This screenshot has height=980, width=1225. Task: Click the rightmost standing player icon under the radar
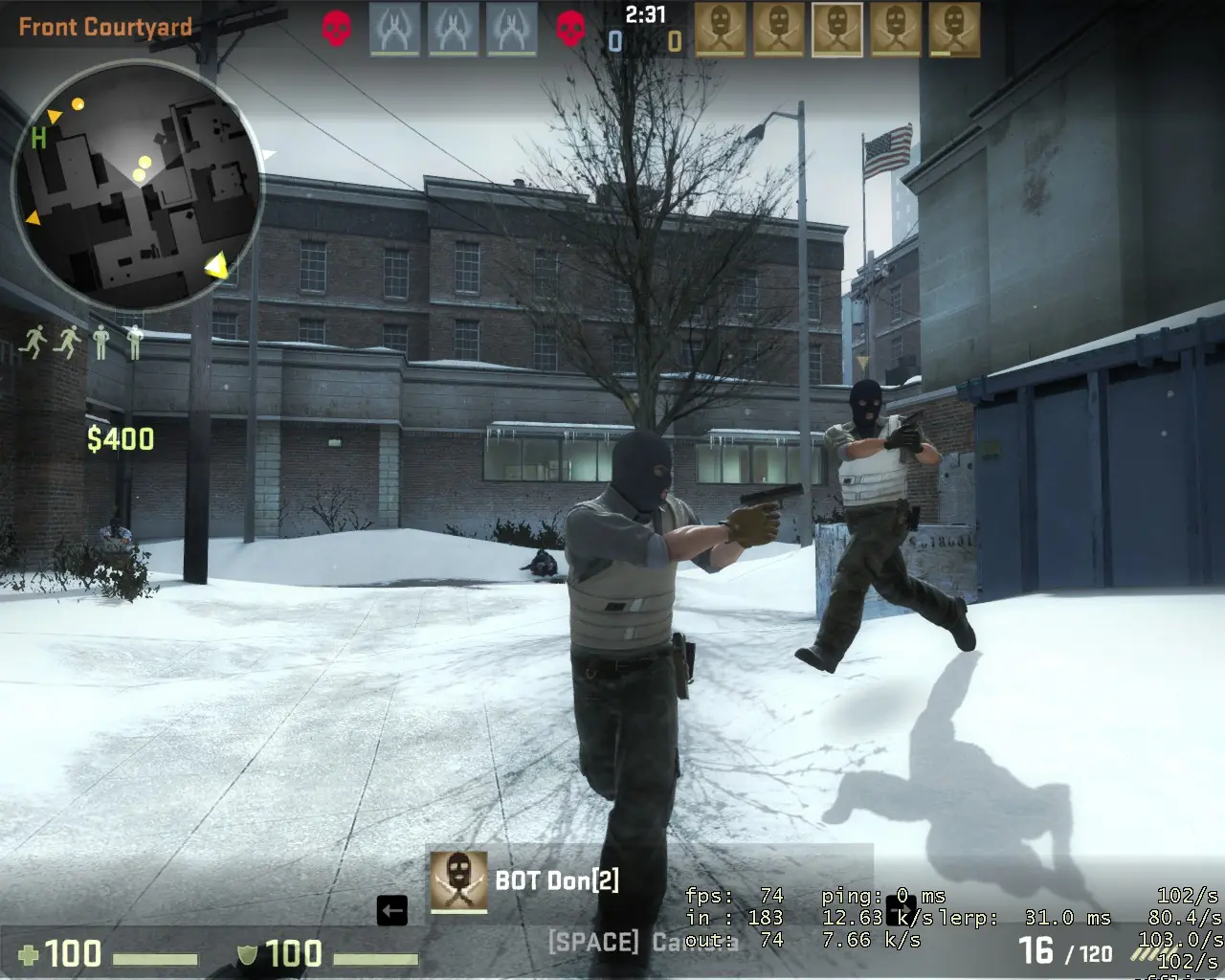click(134, 340)
